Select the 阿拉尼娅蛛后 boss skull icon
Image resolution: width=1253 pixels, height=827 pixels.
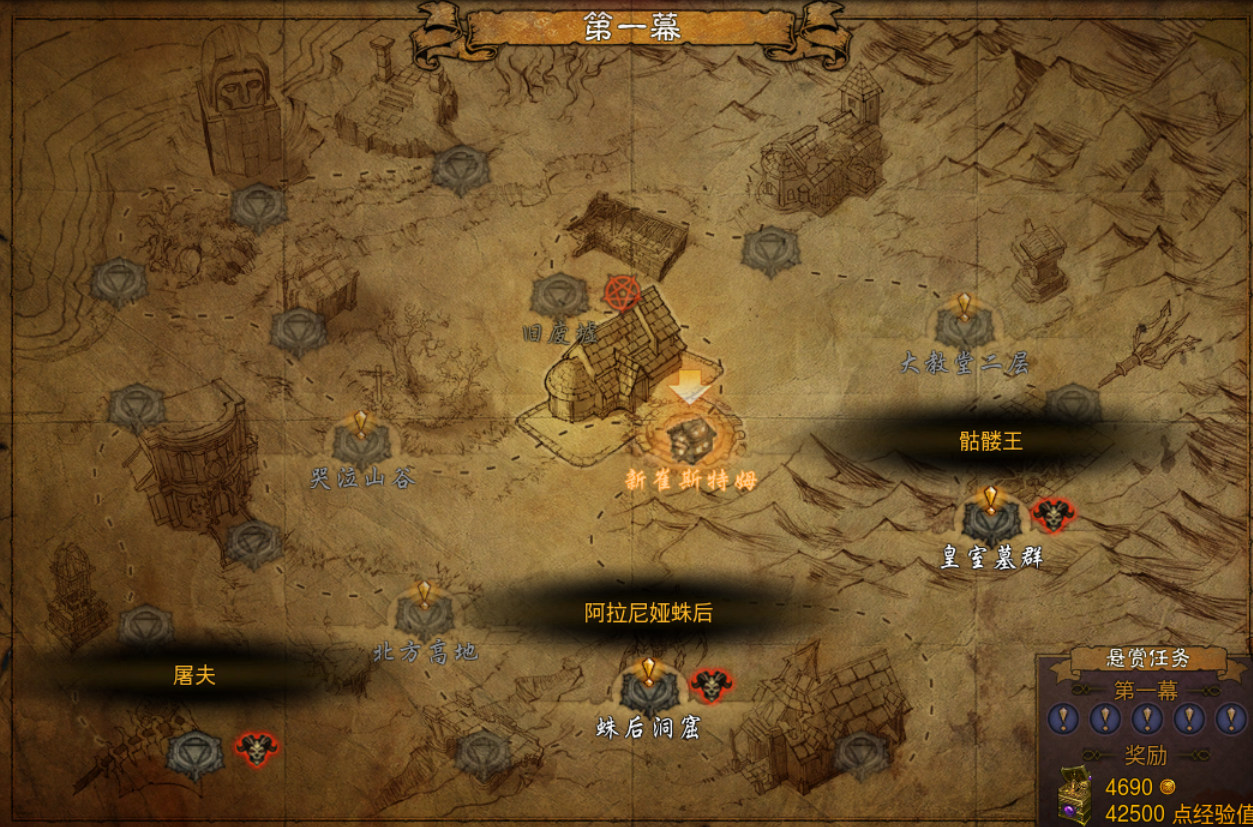710,686
